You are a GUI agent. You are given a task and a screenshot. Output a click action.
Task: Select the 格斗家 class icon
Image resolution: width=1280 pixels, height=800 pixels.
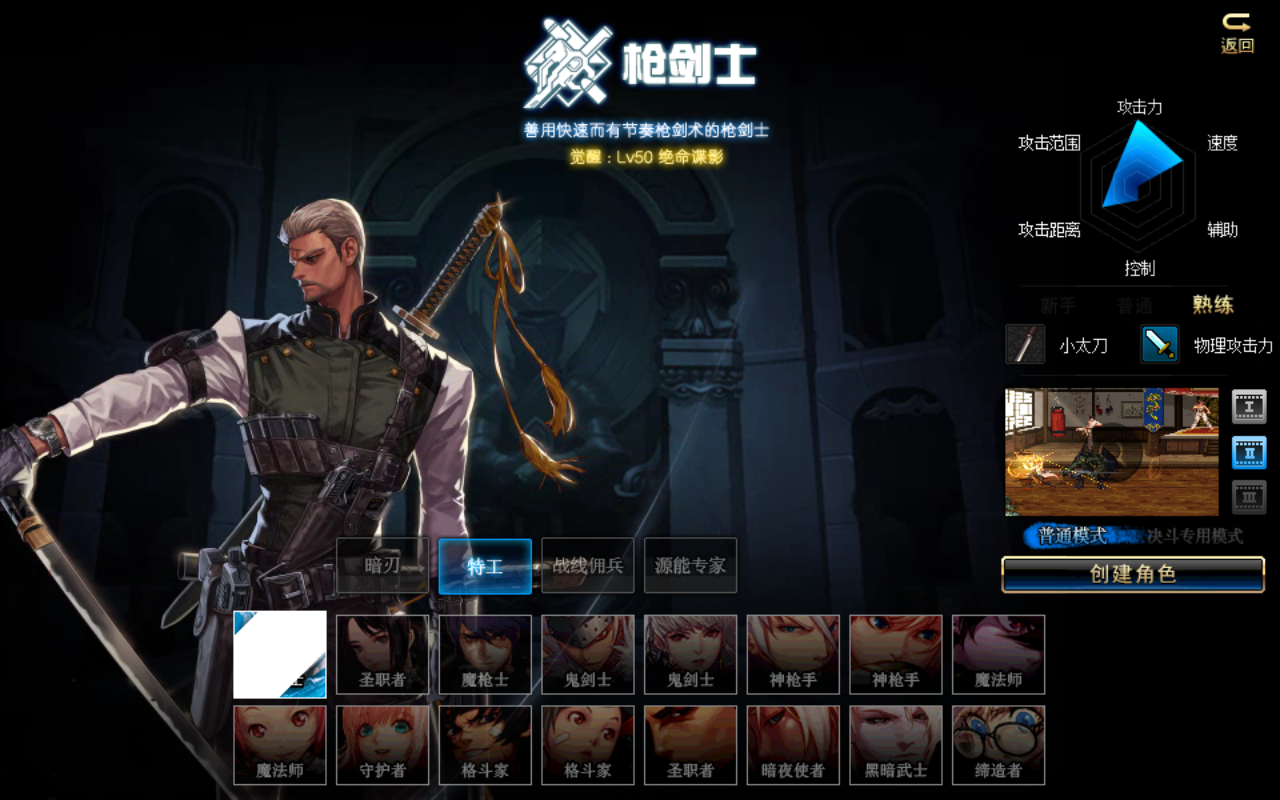[485, 745]
